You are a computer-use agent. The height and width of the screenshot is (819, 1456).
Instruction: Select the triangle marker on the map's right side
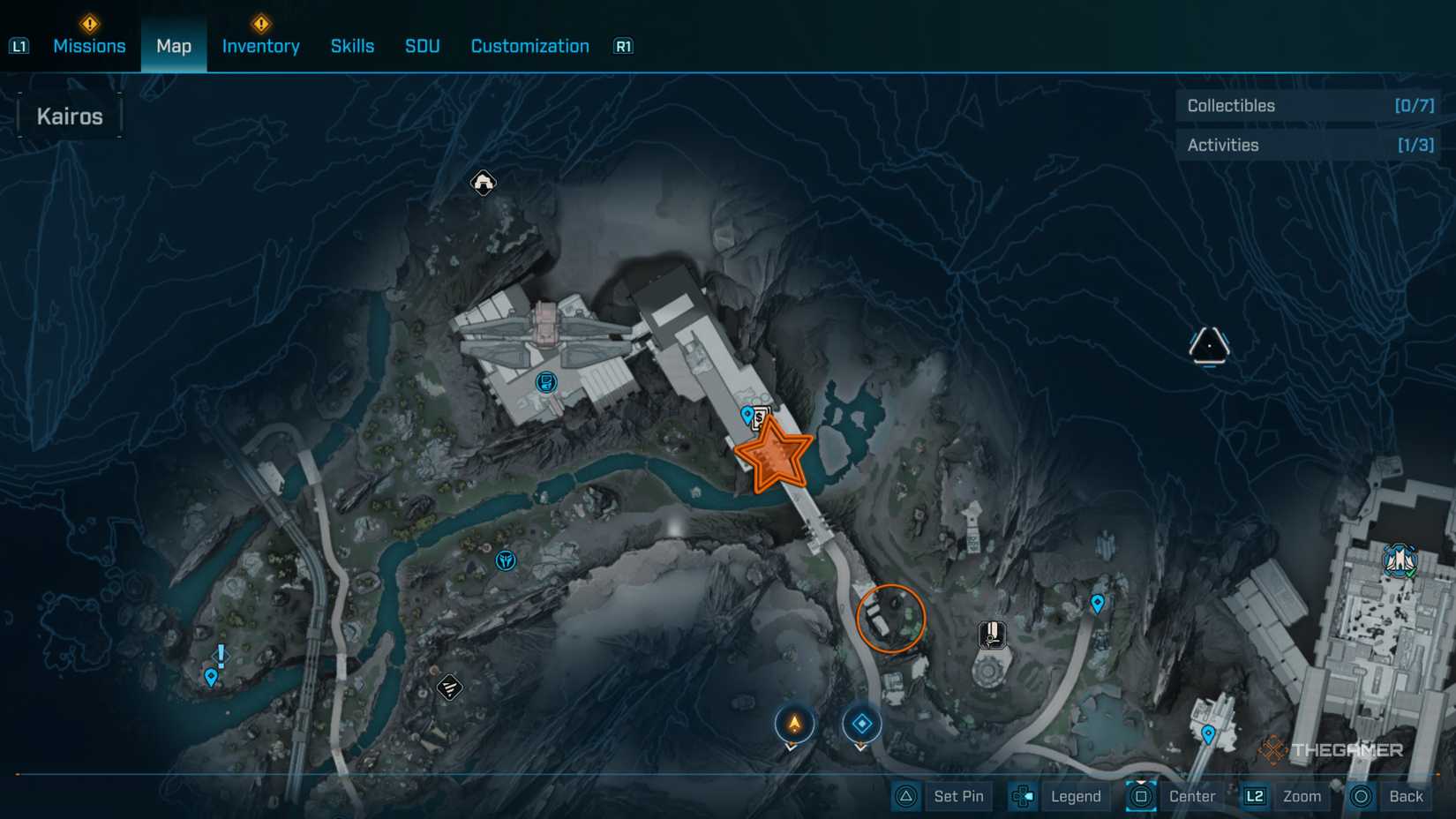coord(1210,344)
